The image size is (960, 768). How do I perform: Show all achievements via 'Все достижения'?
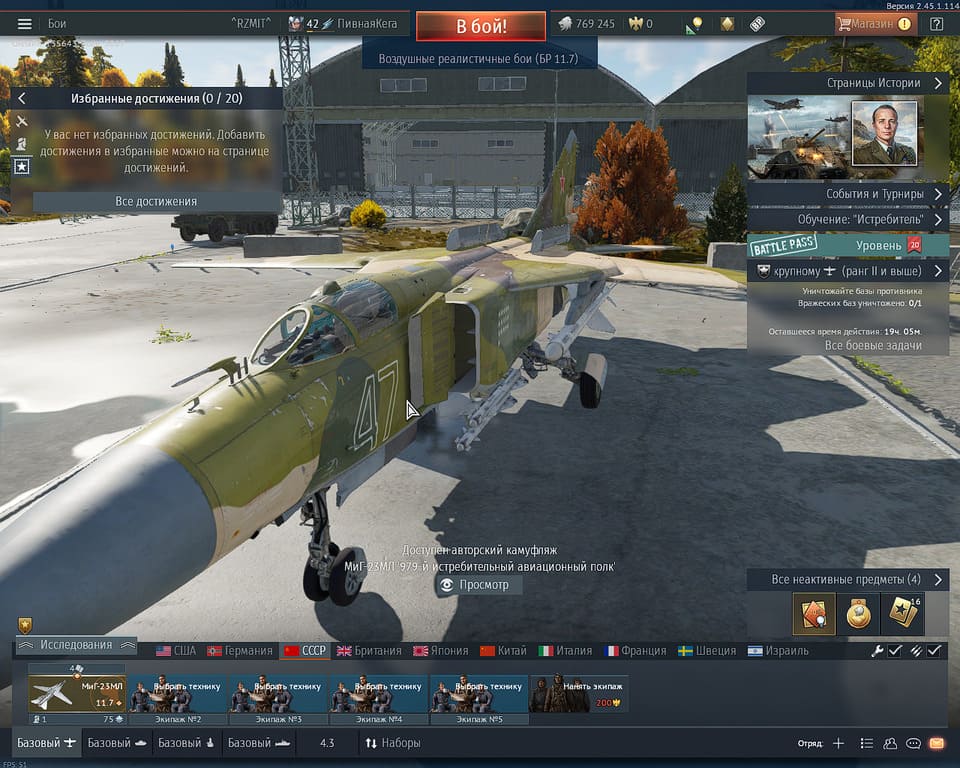click(x=156, y=201)
